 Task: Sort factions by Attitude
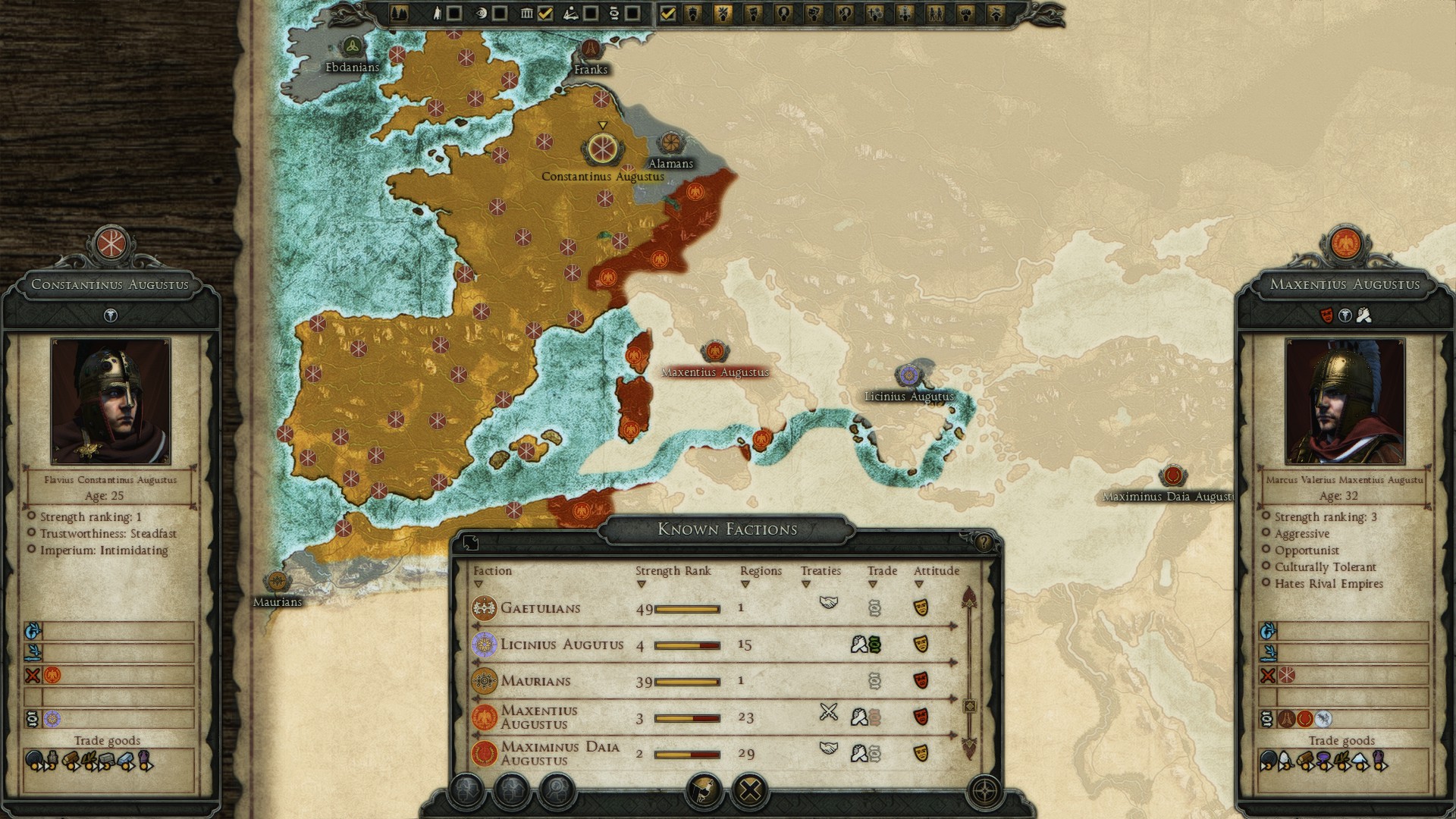click(x=936, y=571)
